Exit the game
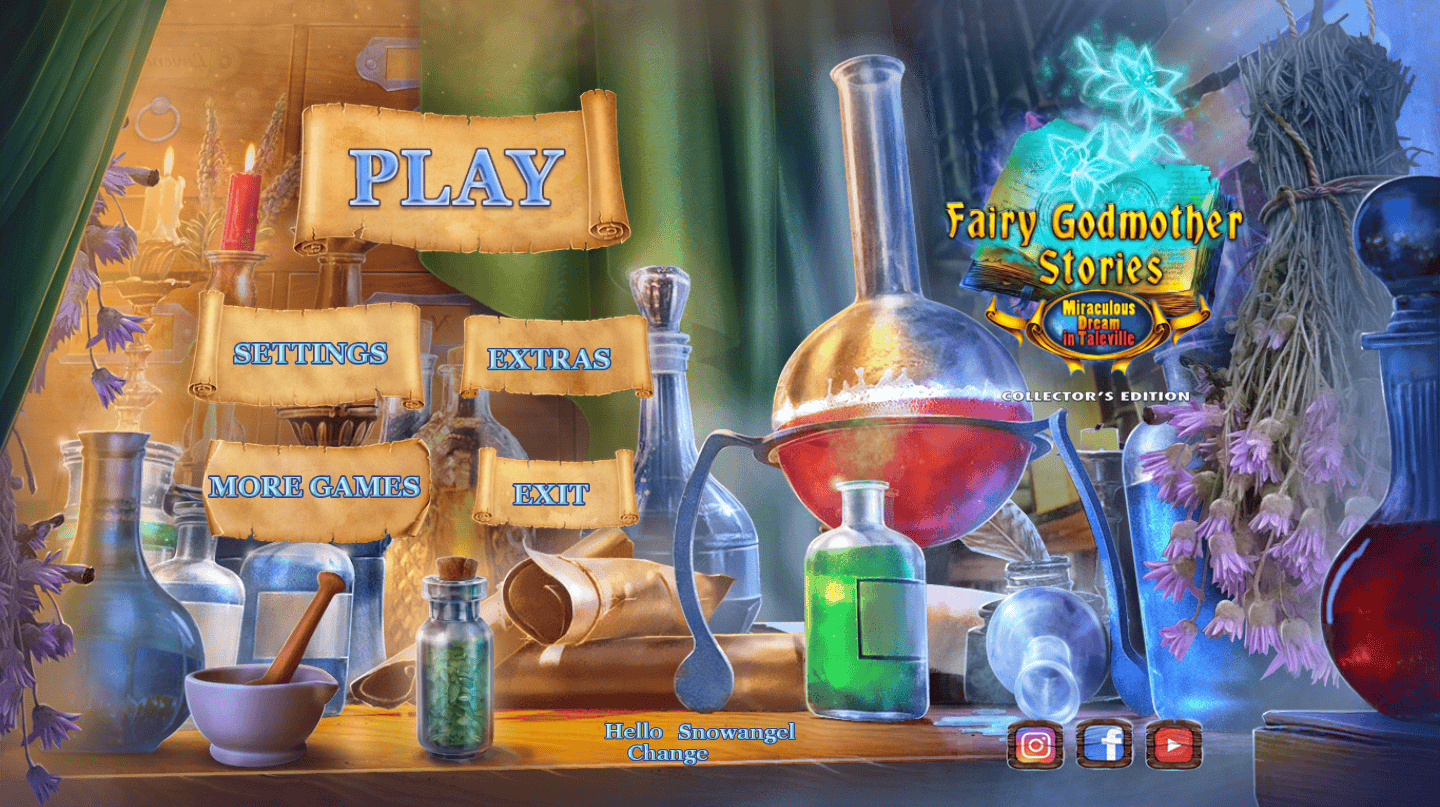 tap(551, 492)
